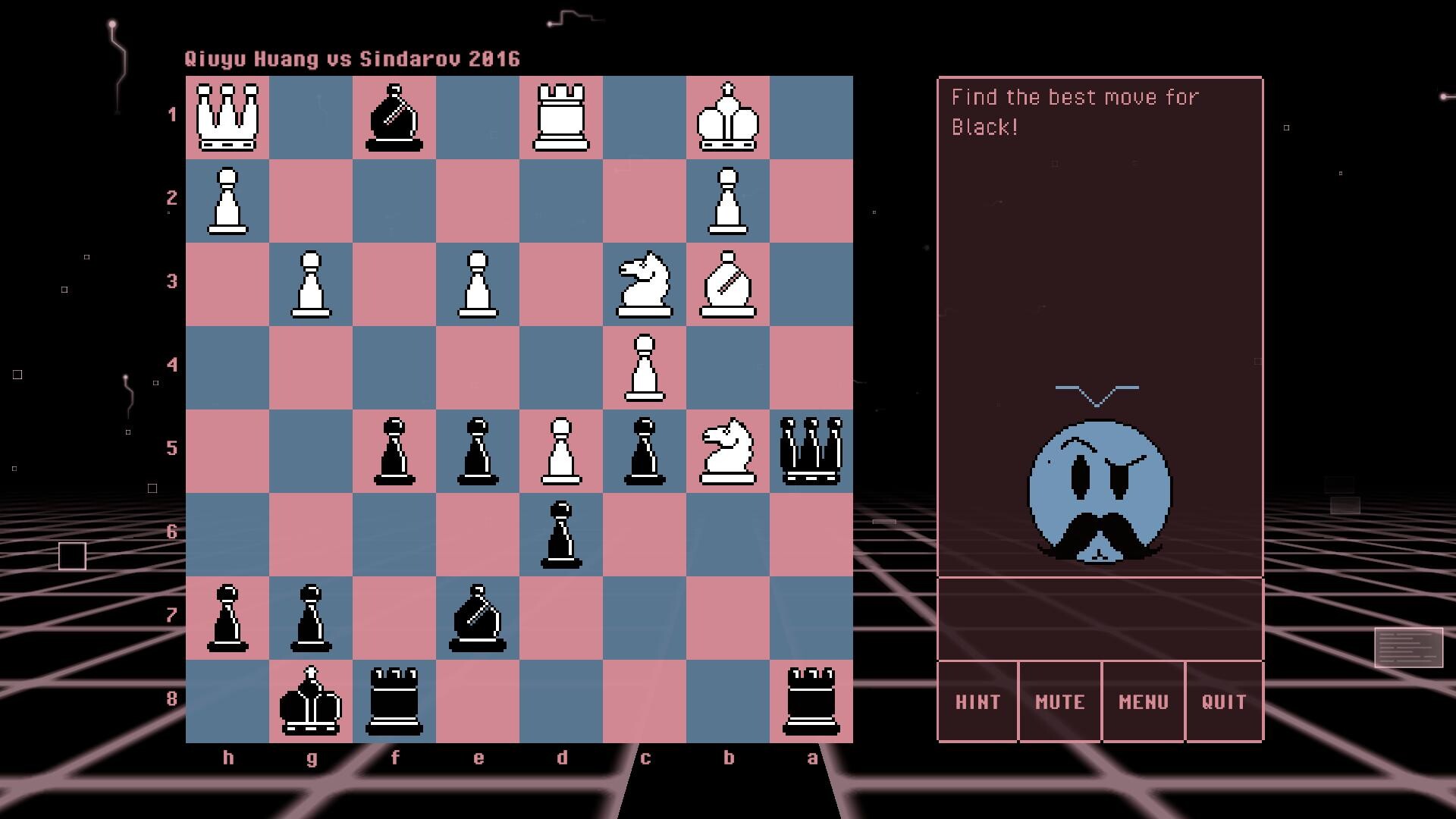
Task: Select the white knight on c3
Action: (645, 284)
